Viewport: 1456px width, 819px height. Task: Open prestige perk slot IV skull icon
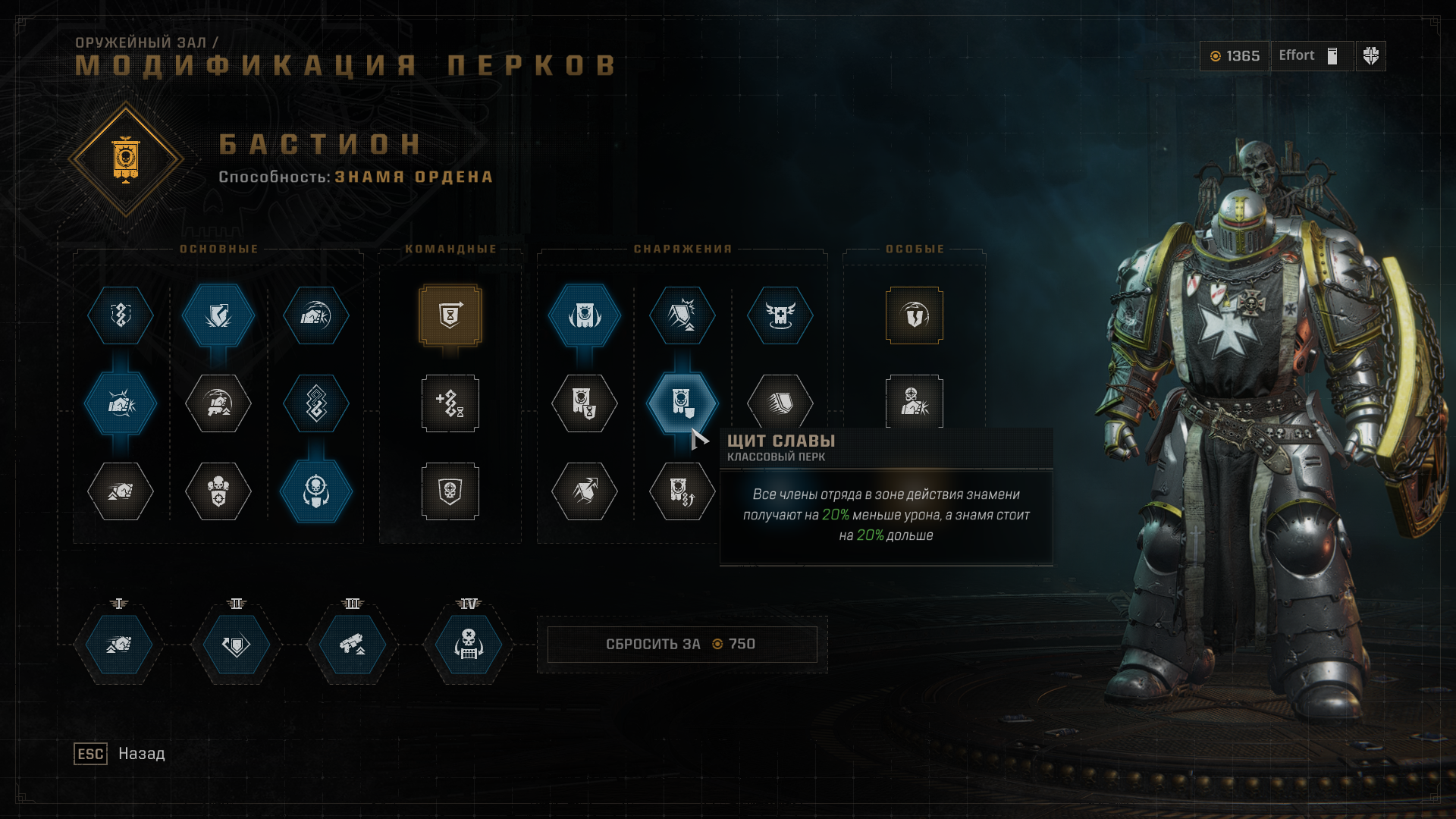coord(469,645)
